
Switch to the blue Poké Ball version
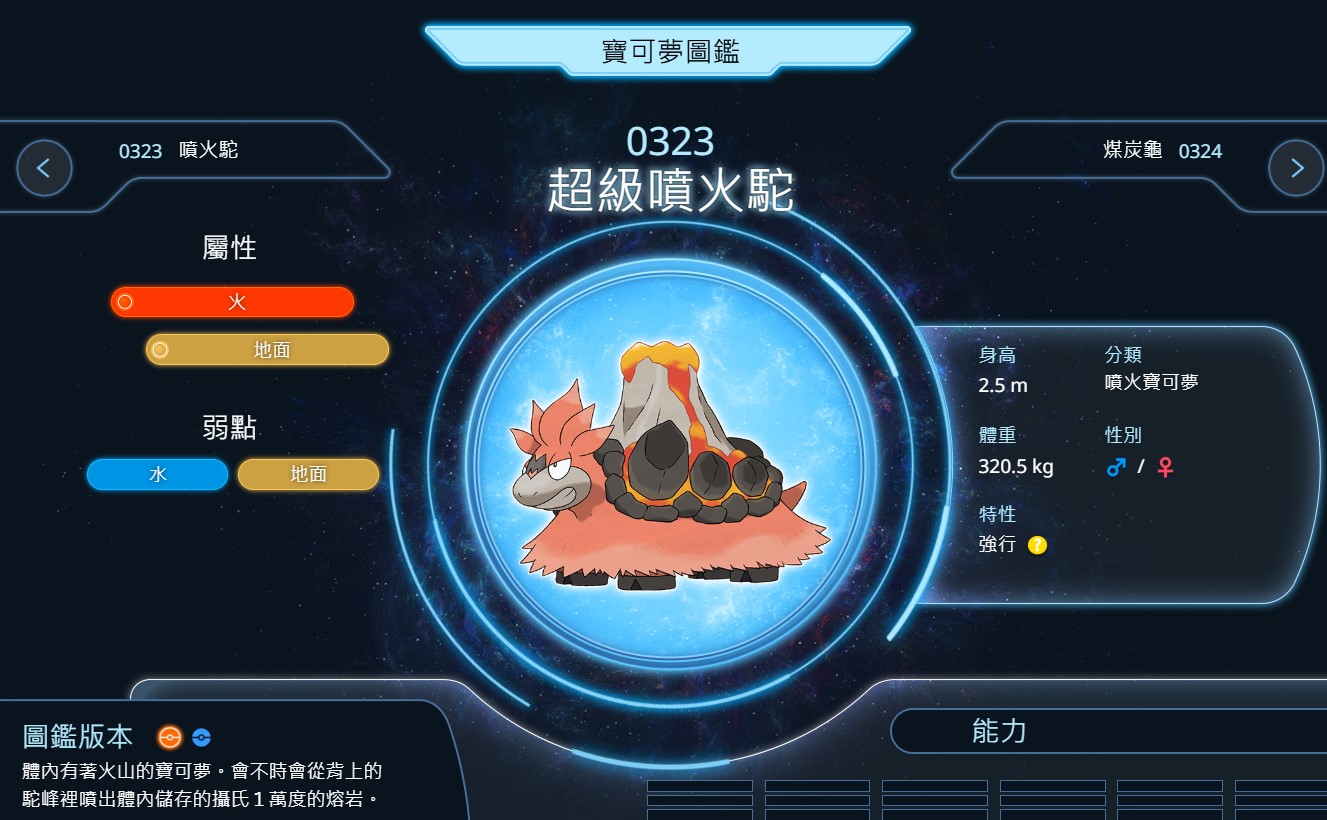click(201, 738)
